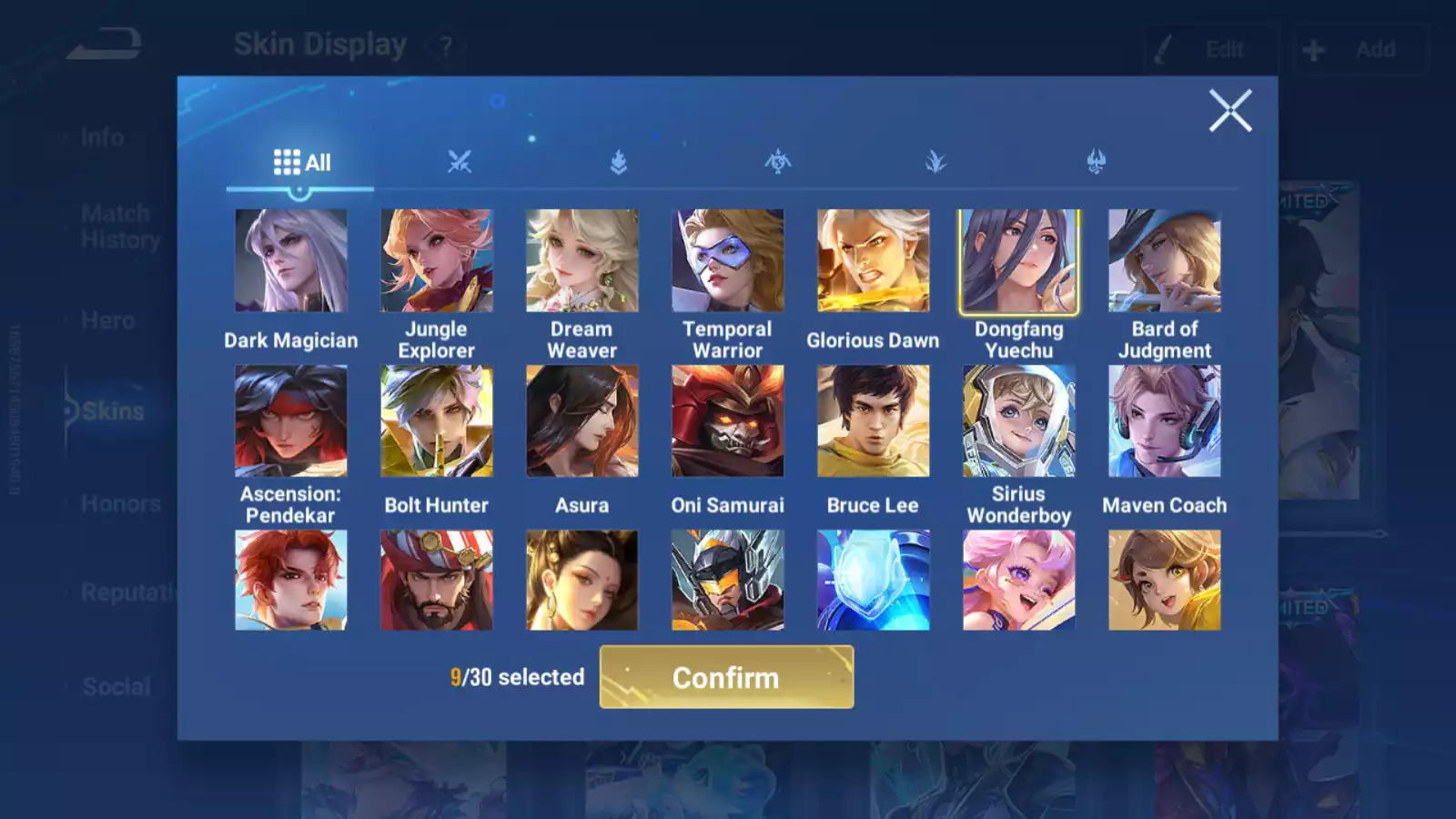This screenshot has height=819, width=1456.
Task: Click the leaf-crest role filter icon
Action: [935, 162]
